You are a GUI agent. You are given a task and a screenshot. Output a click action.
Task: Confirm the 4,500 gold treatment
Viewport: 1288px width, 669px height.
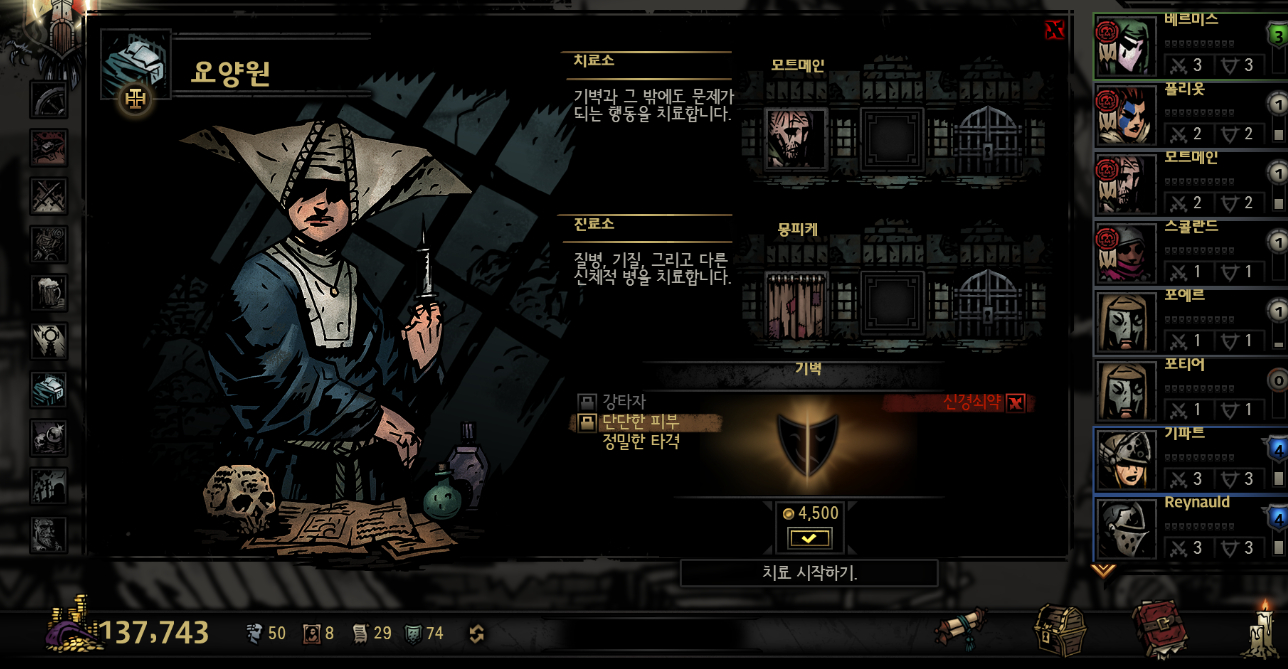pyautogui.click(x=809, y=538)
